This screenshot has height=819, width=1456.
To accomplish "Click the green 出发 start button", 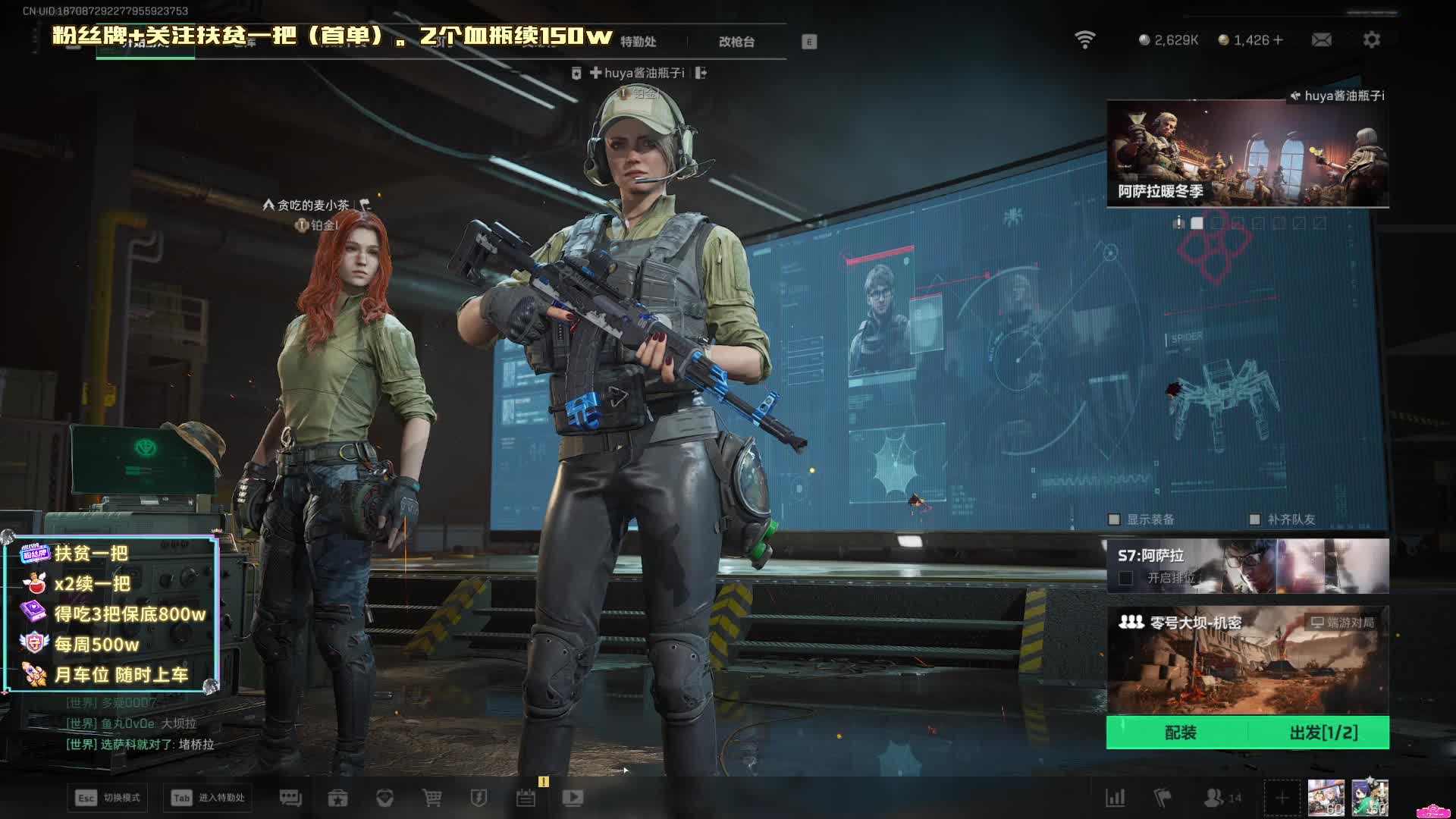I will point(1323,733).
